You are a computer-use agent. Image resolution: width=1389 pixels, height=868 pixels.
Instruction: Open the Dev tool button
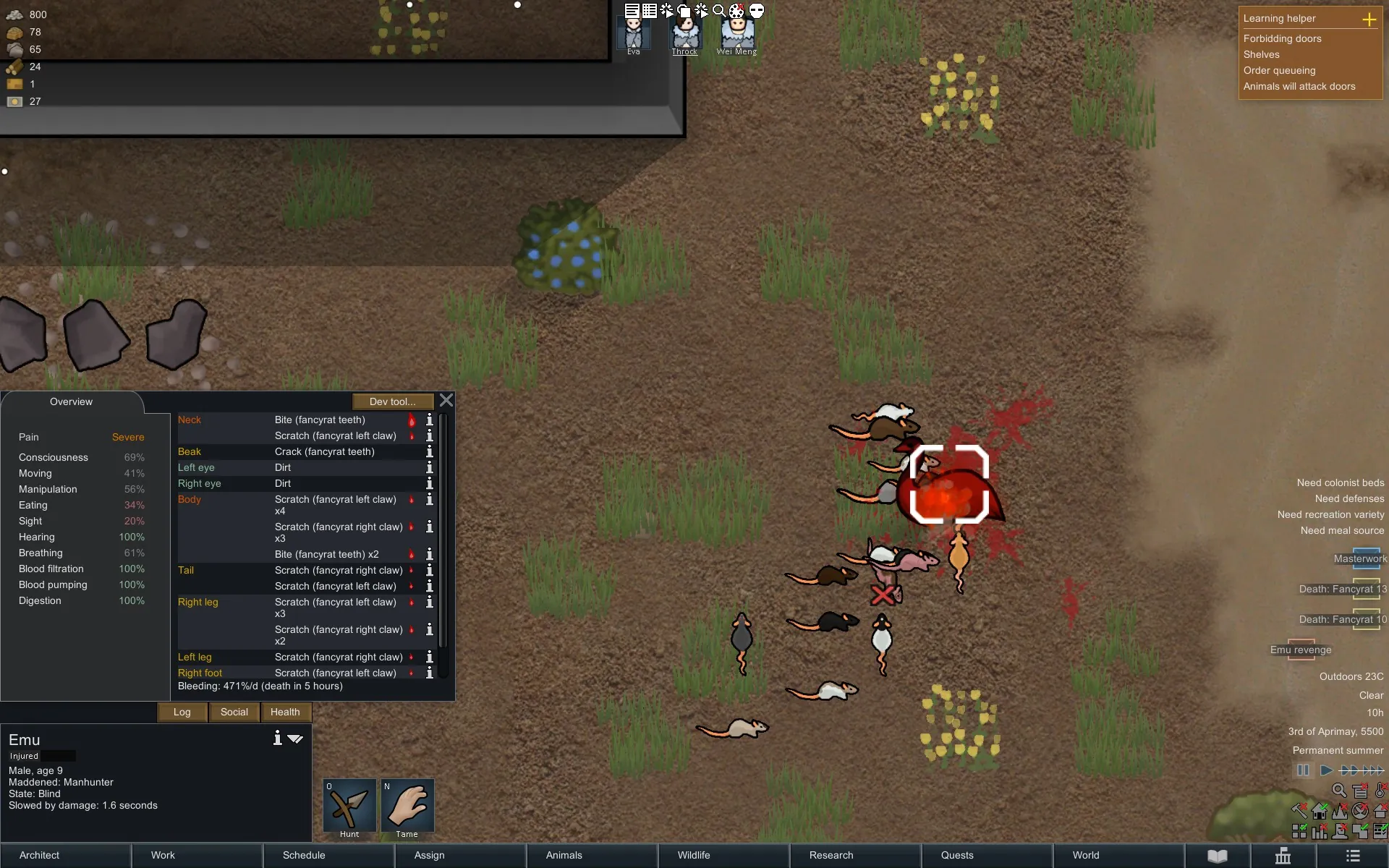point(393,401)
